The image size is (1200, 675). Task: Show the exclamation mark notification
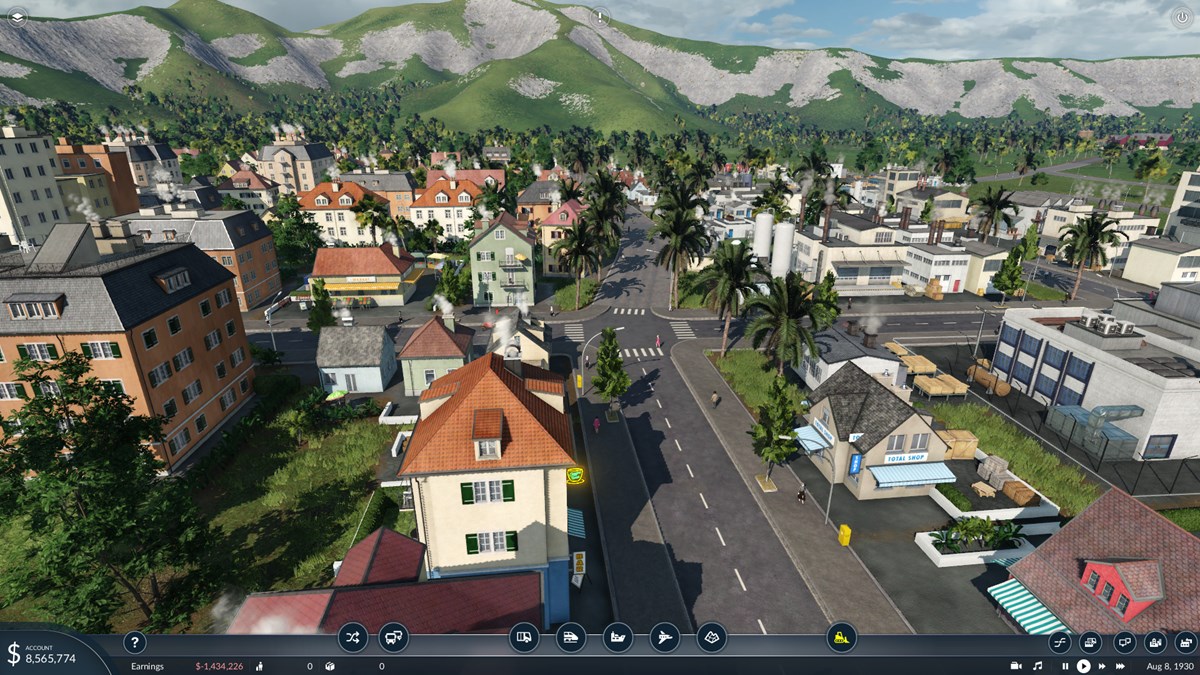coord(600,16)
